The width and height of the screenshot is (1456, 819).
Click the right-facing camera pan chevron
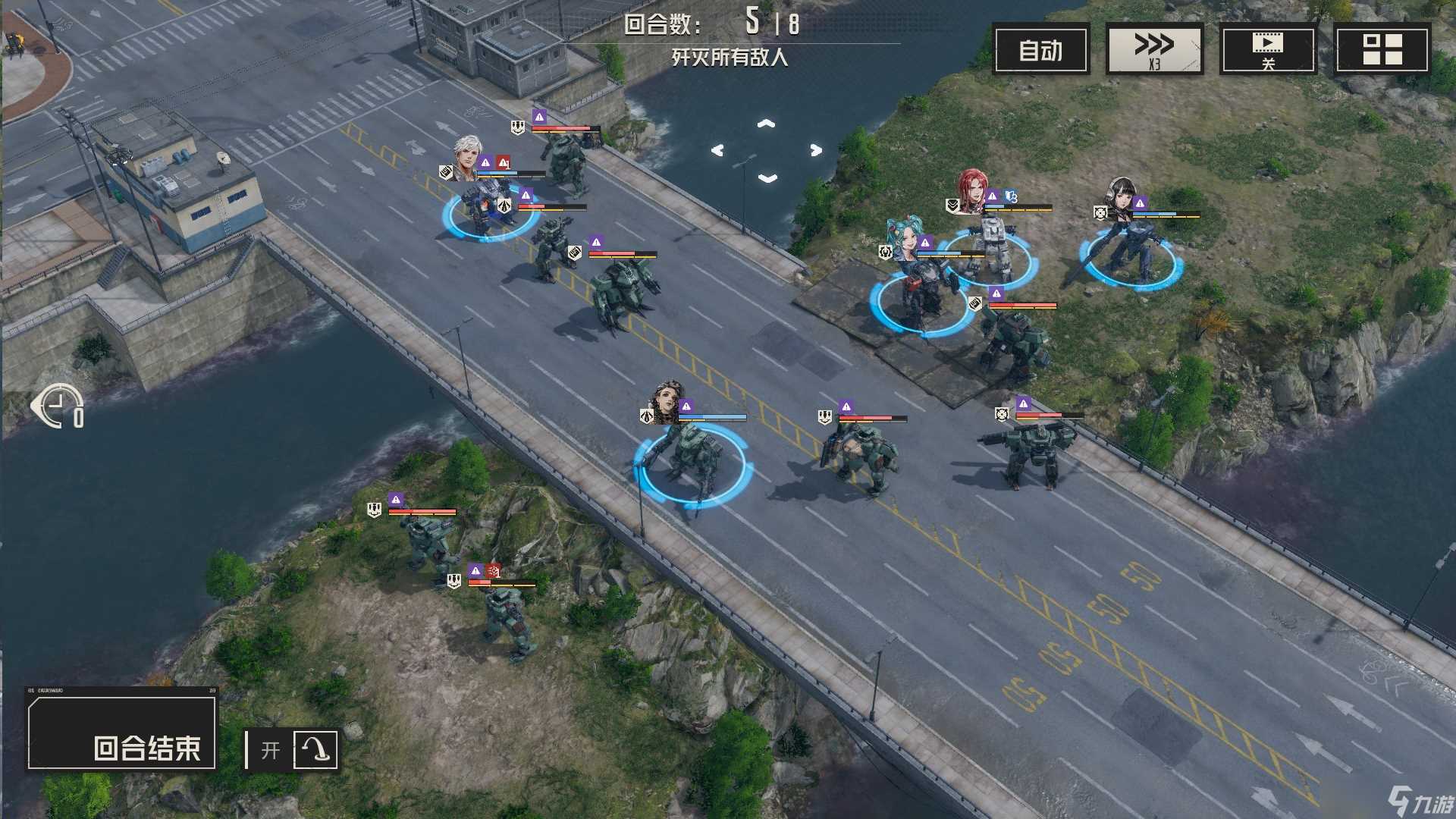point(816,150)
